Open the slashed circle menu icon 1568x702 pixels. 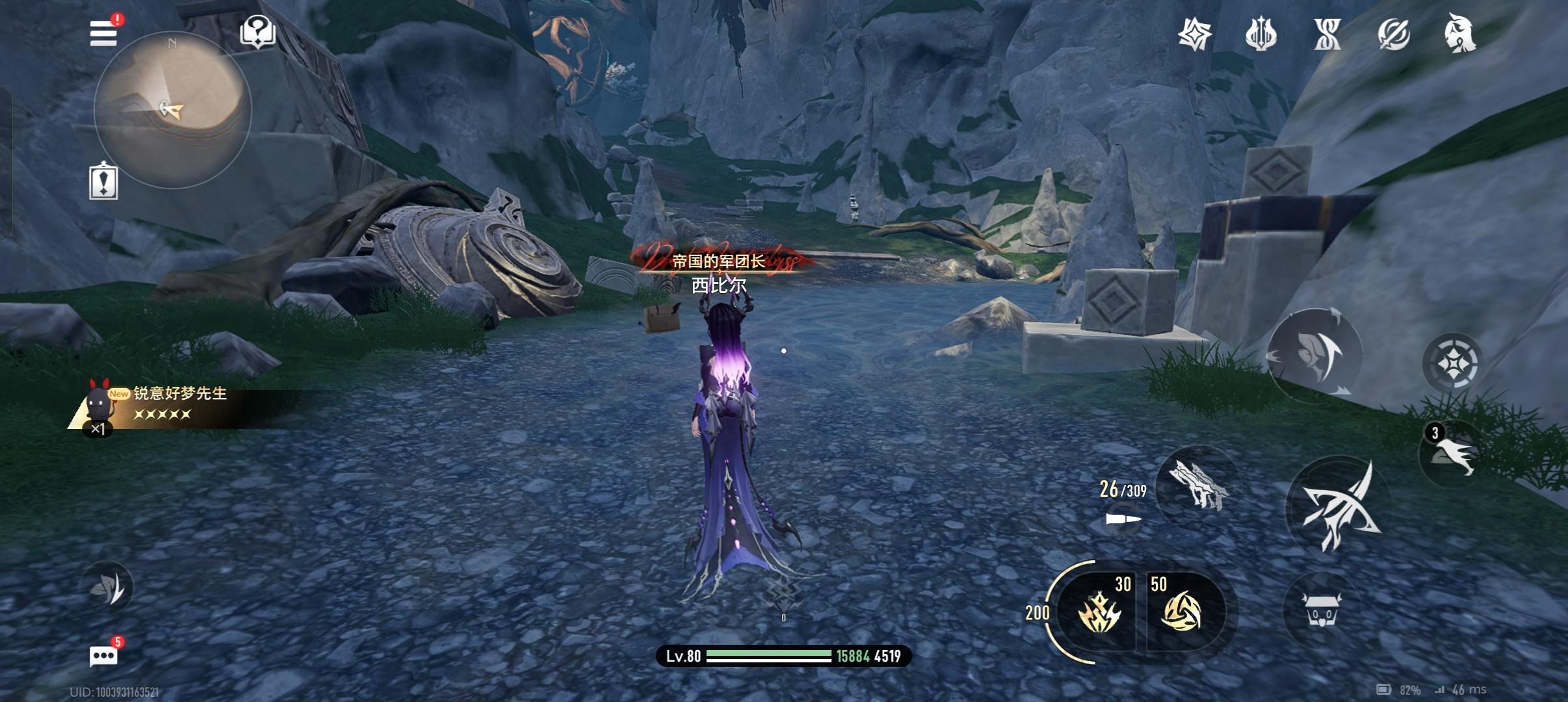(x=1393, y=34)
